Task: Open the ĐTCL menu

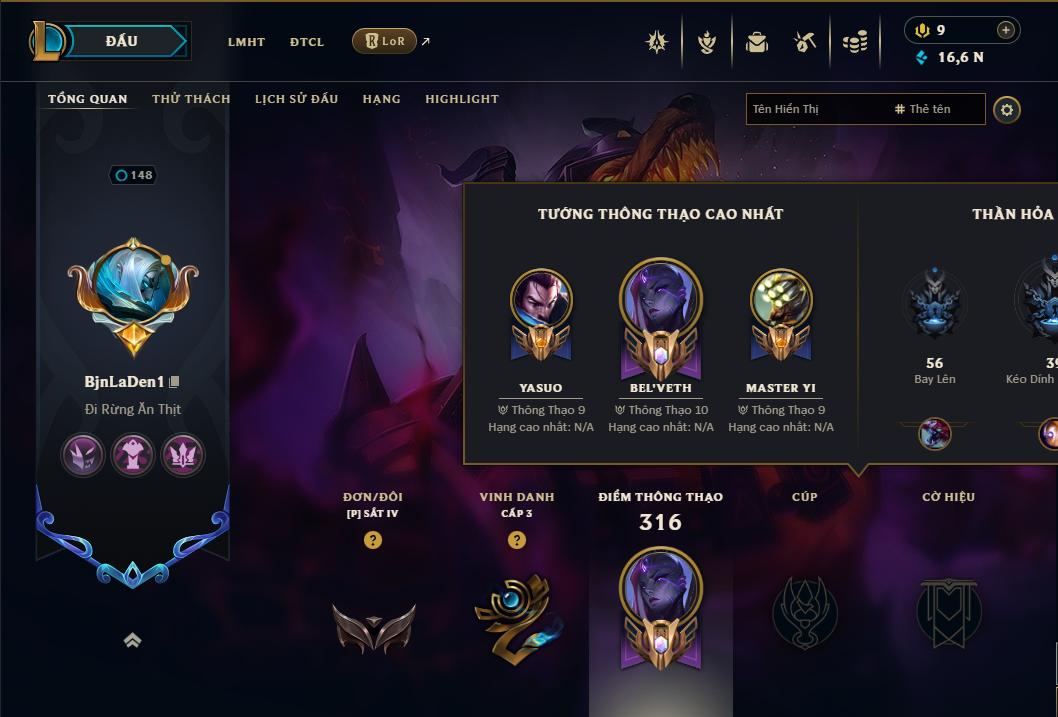Action: (x=307, y=42)
